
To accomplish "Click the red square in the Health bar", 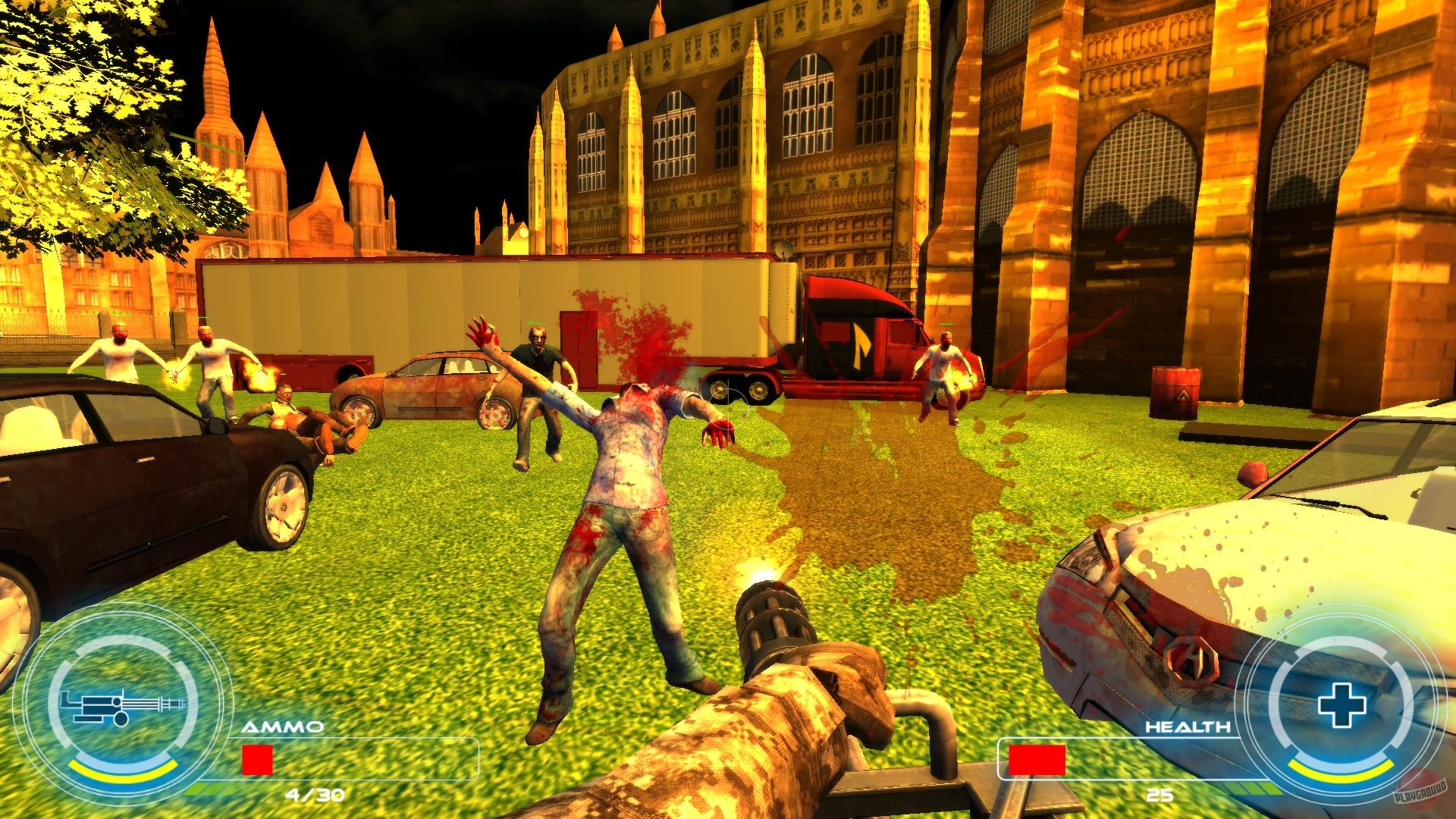I will [x=1037, y=761].
